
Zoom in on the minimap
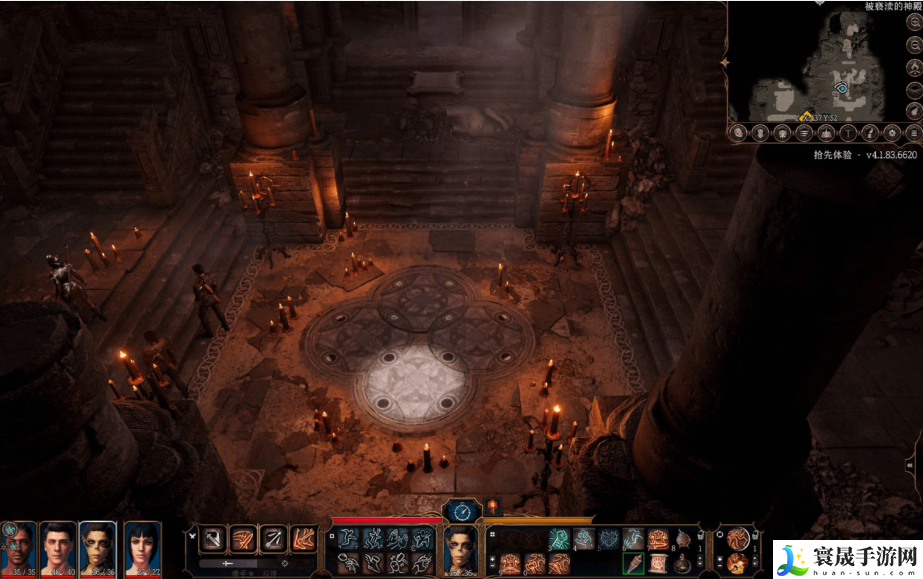(x=914, y=20)
